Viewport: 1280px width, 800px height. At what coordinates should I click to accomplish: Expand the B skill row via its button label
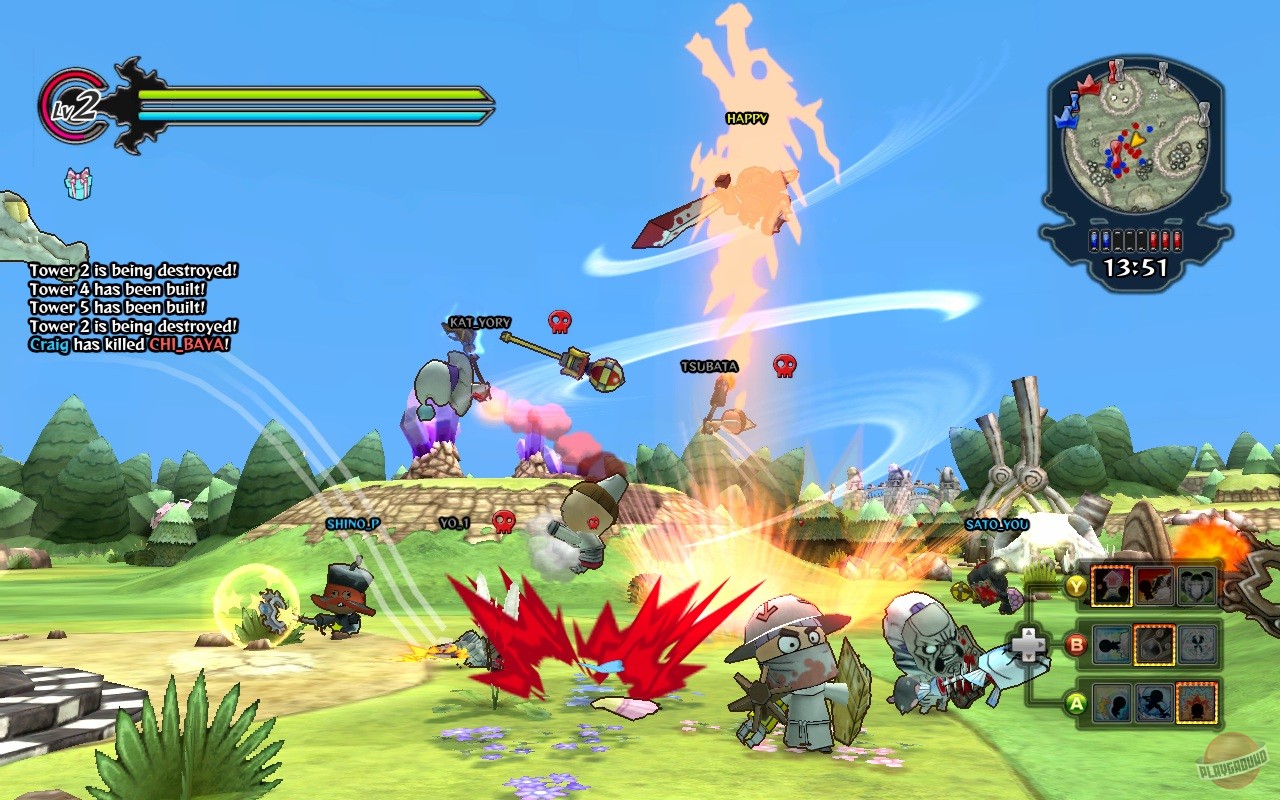point(1075,645)
